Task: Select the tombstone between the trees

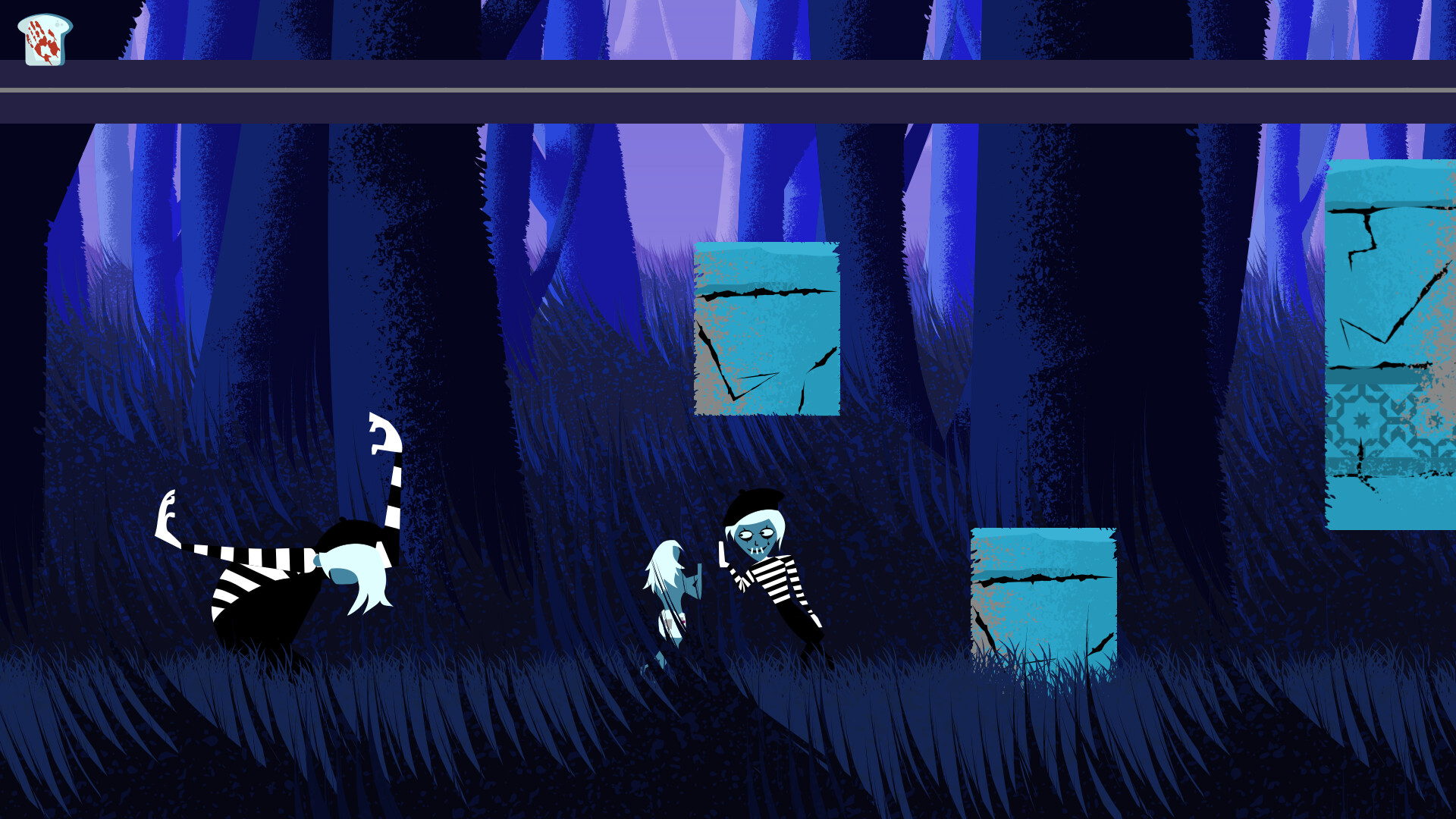Action: click(x=764, y=330)
